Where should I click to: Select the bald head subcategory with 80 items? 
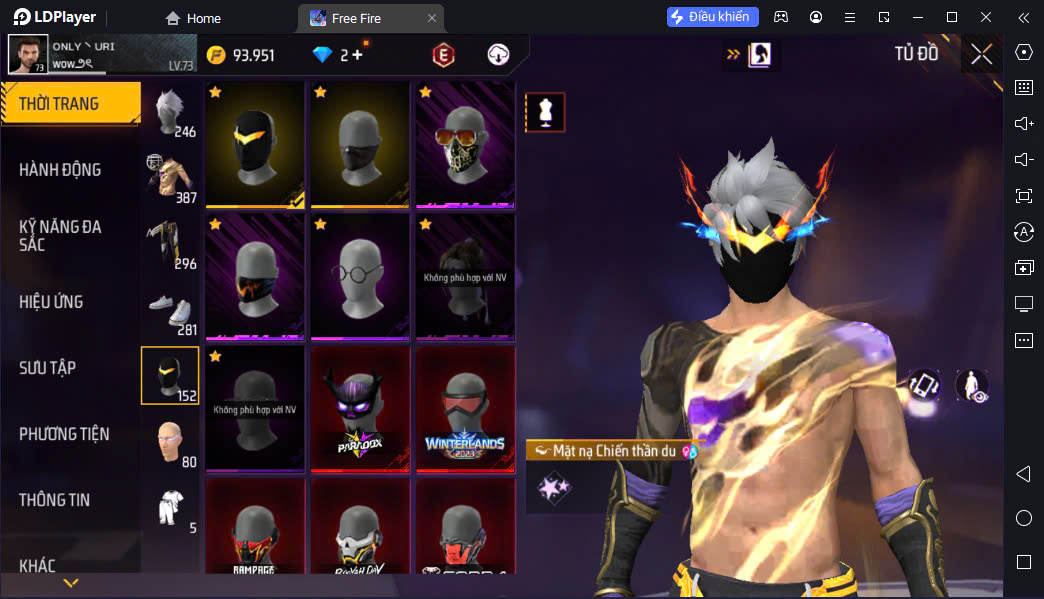pos(170,442)
